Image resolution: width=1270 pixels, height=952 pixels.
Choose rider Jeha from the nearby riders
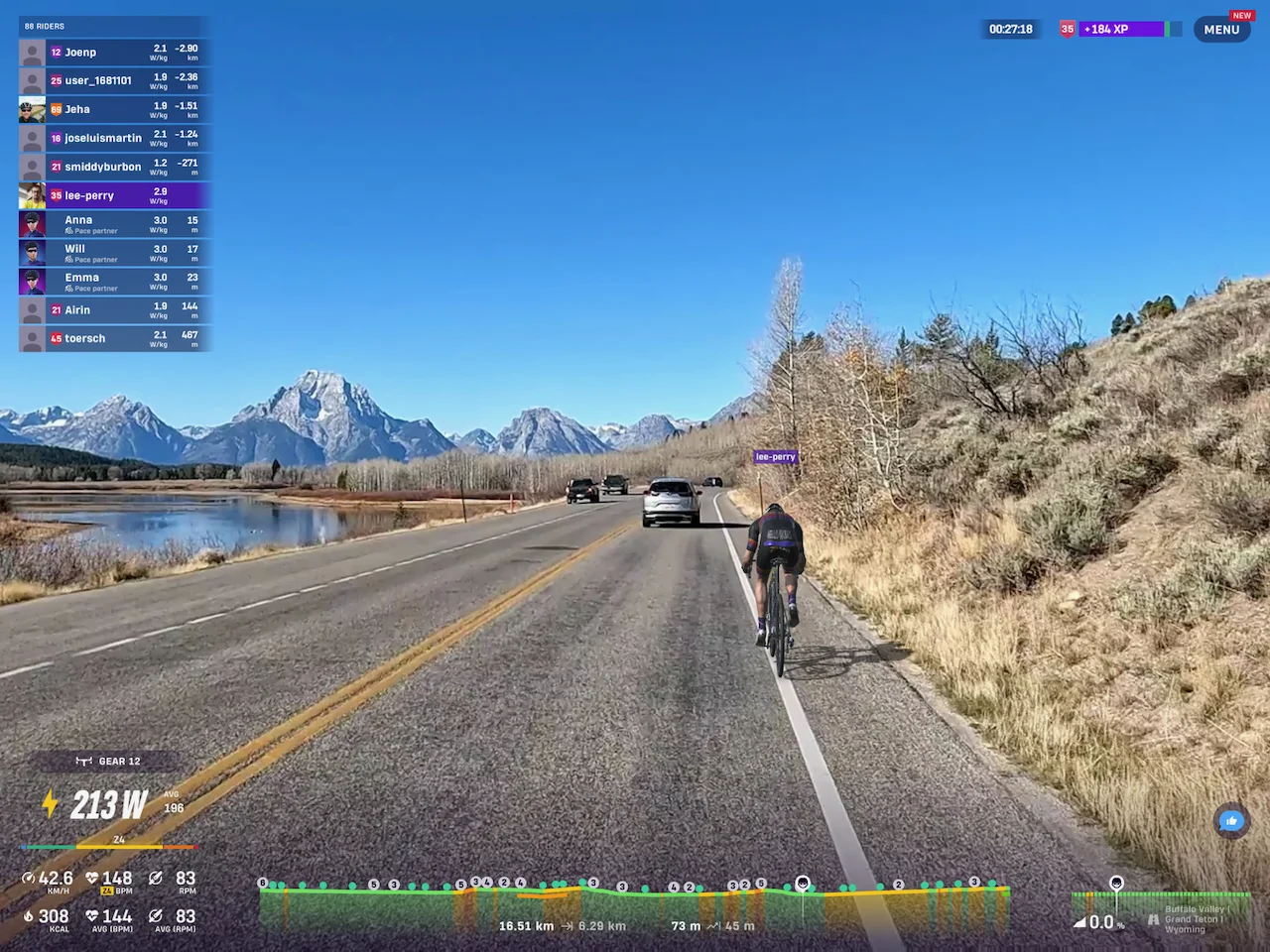tap(114, 110)
